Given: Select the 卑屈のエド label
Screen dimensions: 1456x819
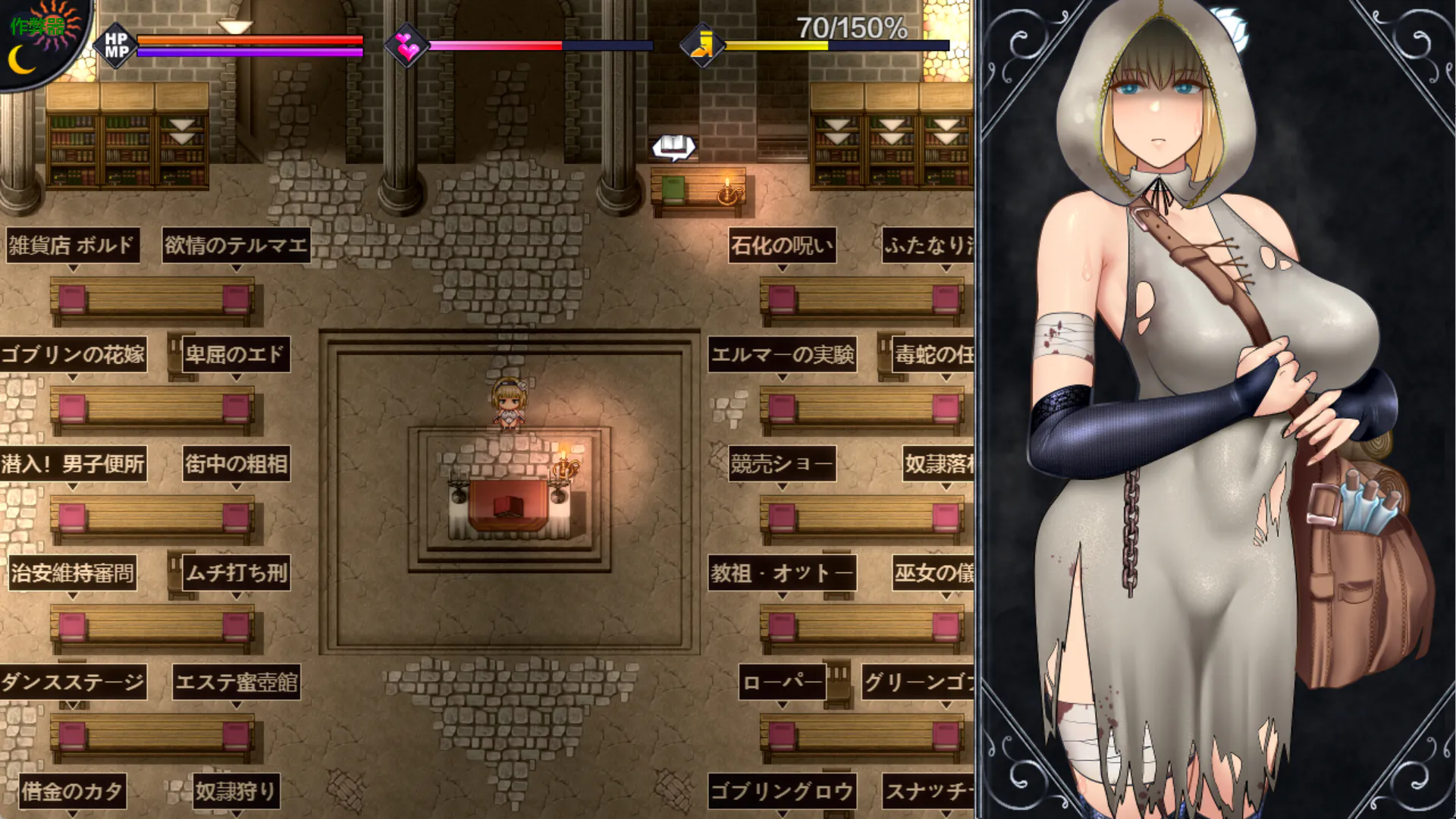Looking at the screenshot, I should point(235,355).
